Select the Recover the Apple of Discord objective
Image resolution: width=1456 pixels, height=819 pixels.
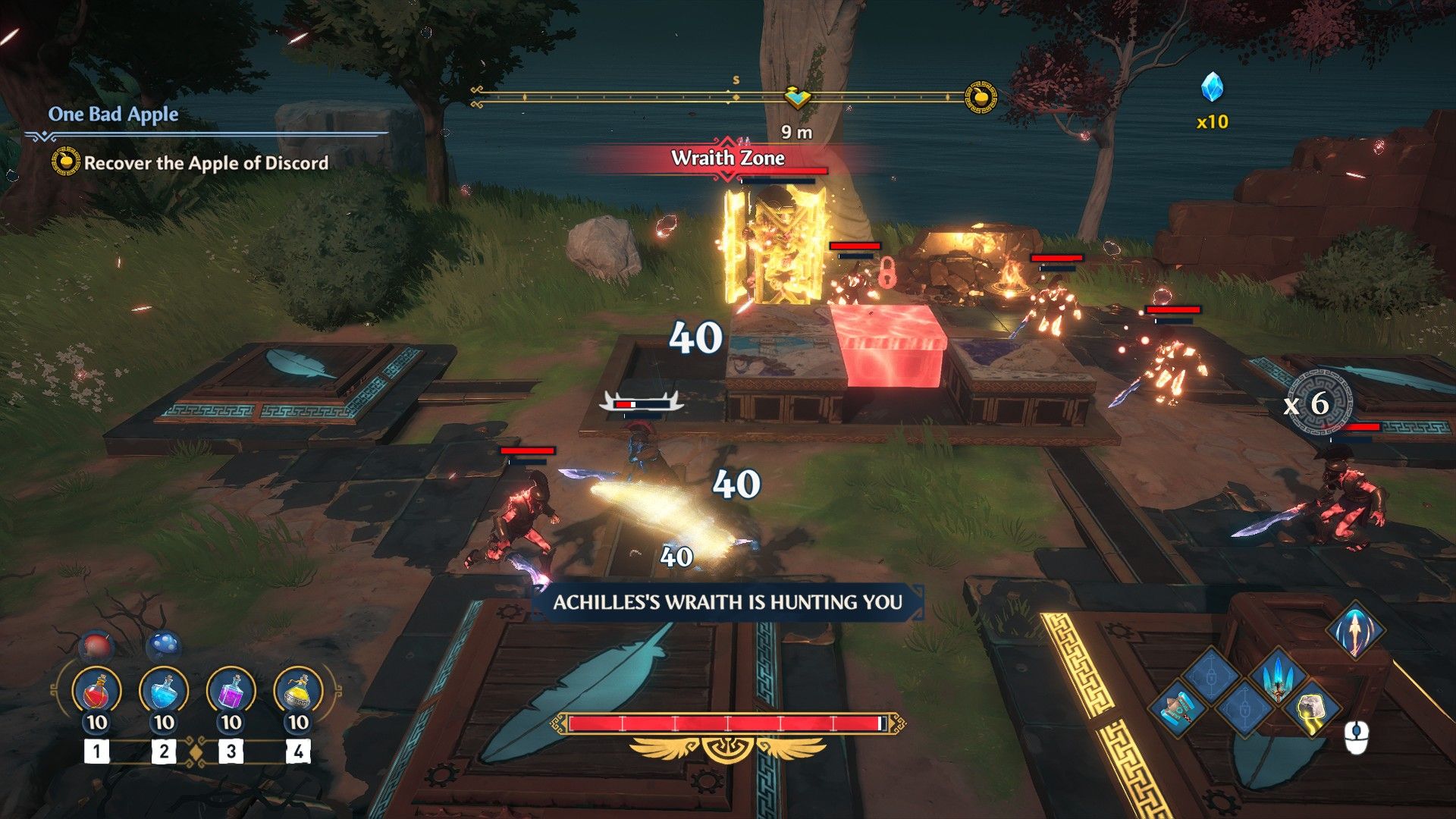[206, 163]
